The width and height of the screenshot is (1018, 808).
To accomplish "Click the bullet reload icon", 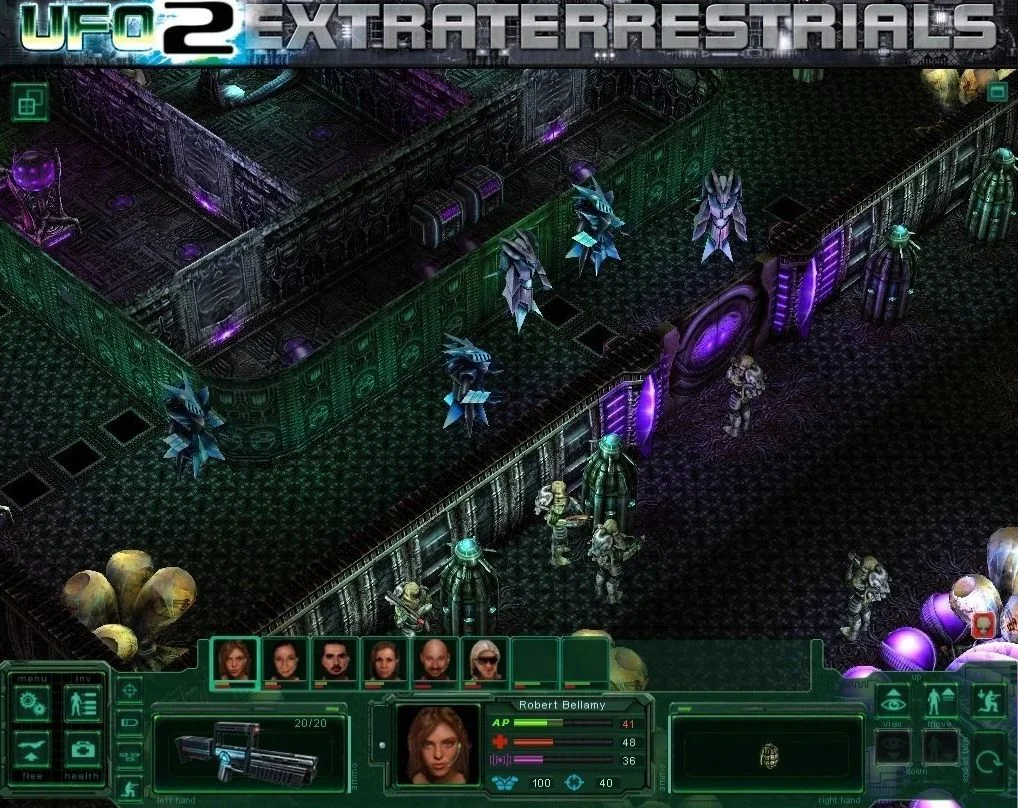I will point(130,722).
